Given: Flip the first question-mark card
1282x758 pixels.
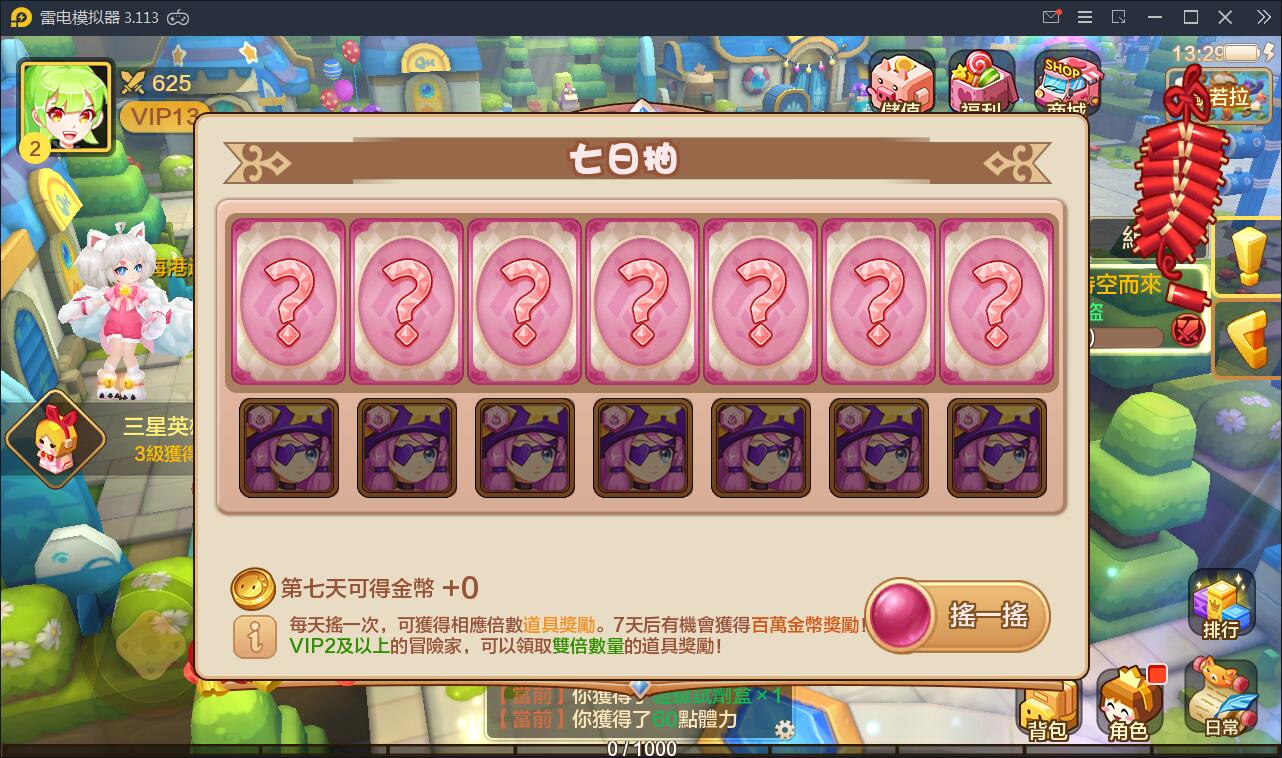Looking at the screenshot, I should (287, 303).
